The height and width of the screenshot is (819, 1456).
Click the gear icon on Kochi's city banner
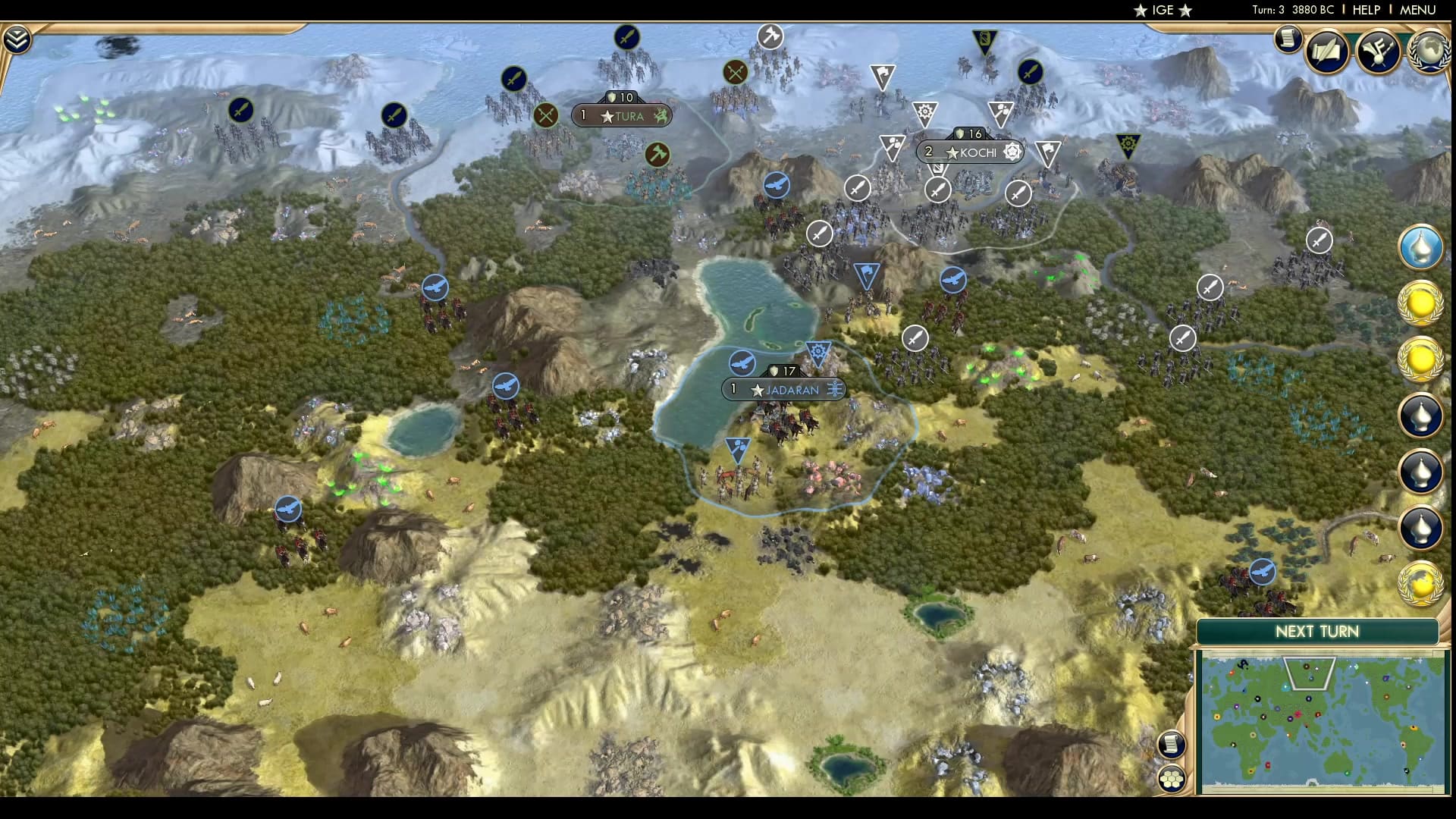(x=1012, y=152)
